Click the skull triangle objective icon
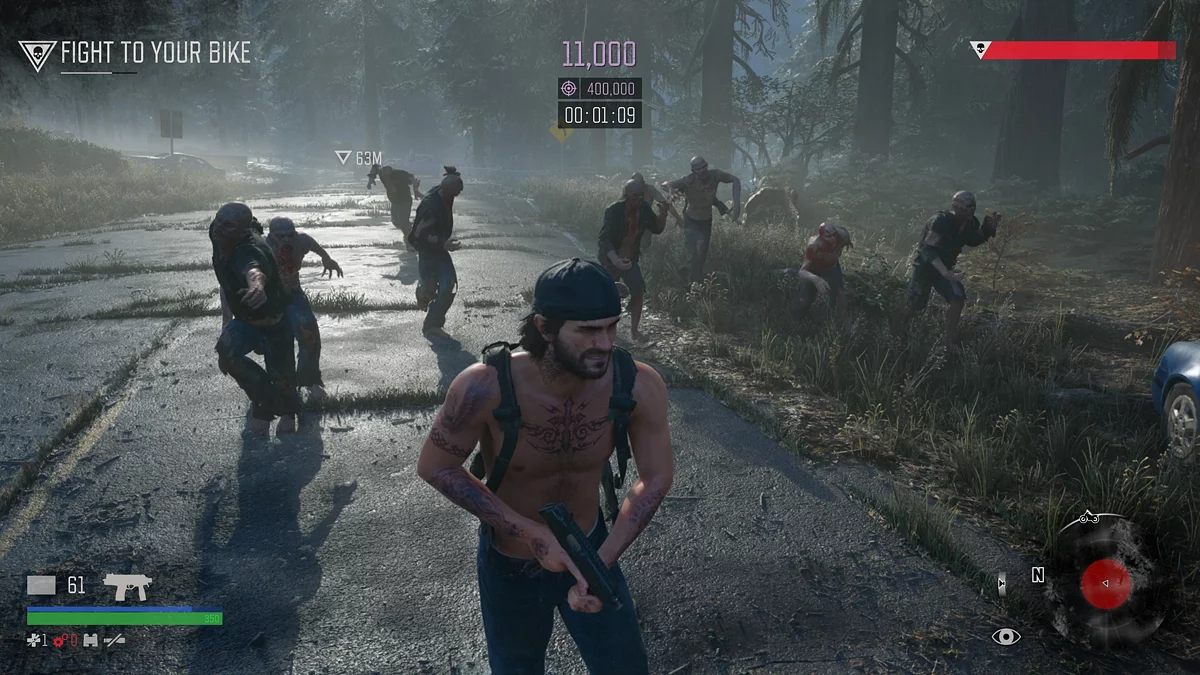The width and height of the screenshot is (1200, 675). pos(37,55)
